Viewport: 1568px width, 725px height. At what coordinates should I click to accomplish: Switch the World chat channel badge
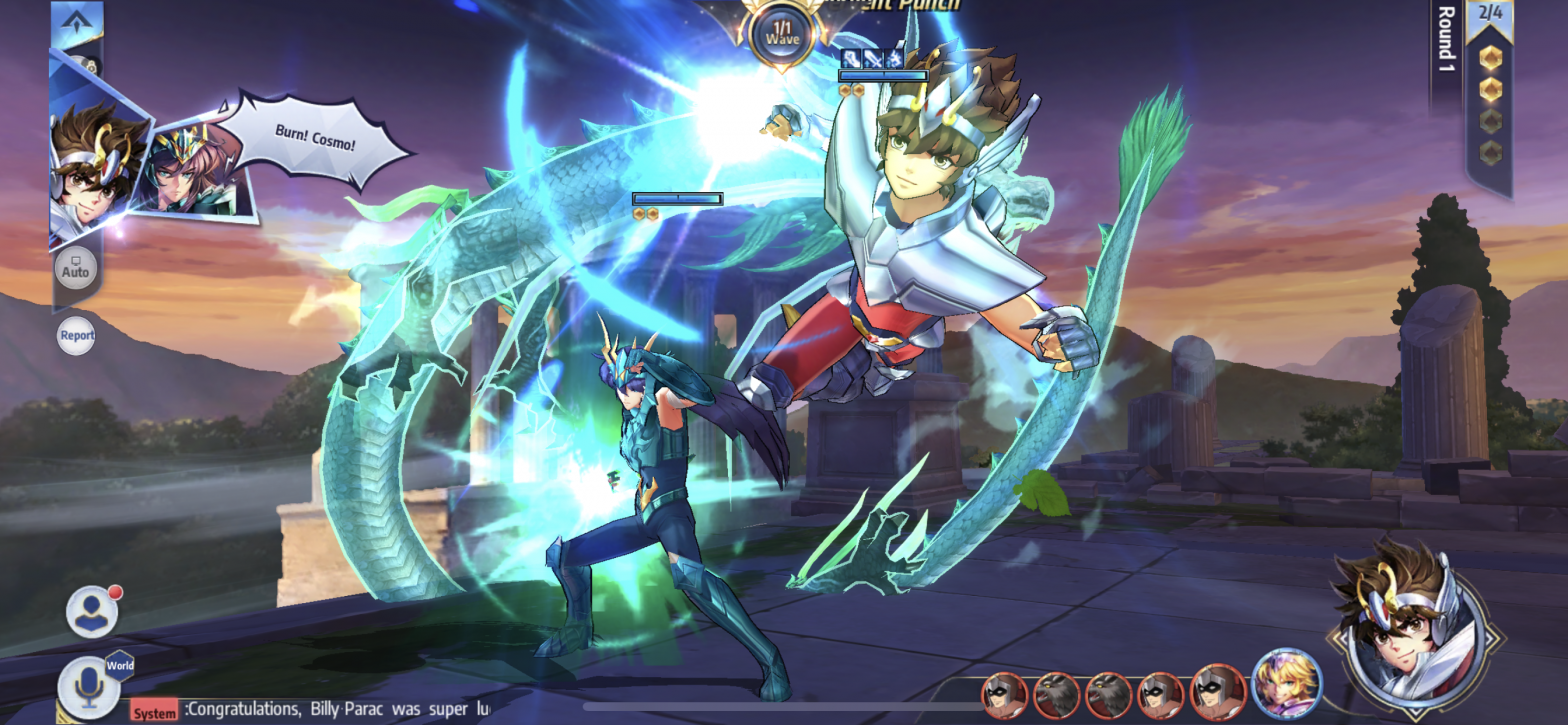(x=120, y=666)
